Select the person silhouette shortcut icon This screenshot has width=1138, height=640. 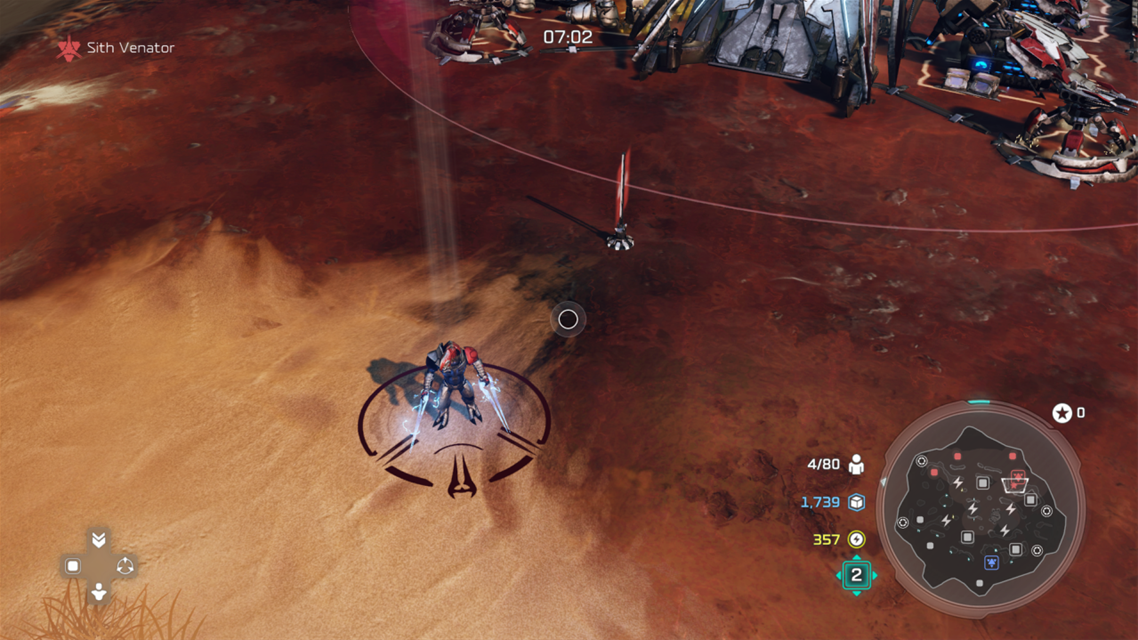[98, 592]
